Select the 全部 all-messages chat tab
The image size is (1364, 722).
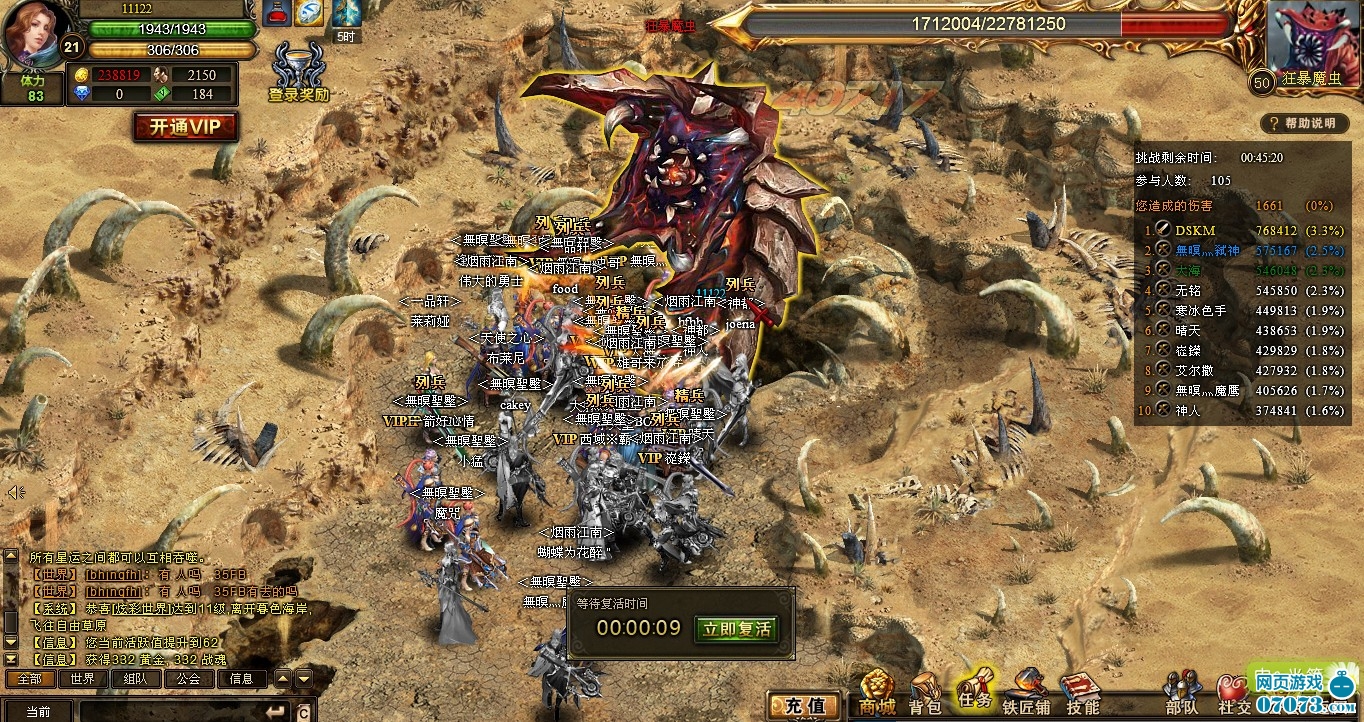(30, 678)
